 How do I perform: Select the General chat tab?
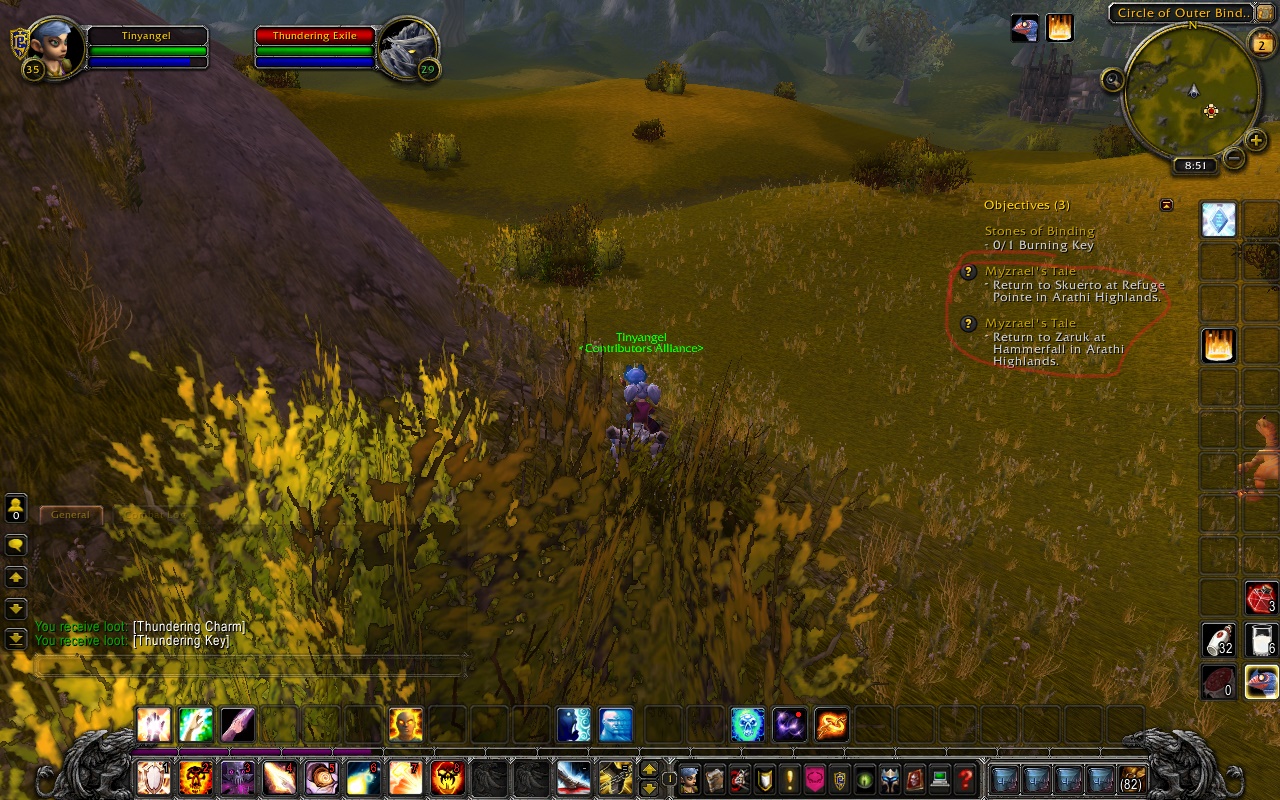coord(70,514)
